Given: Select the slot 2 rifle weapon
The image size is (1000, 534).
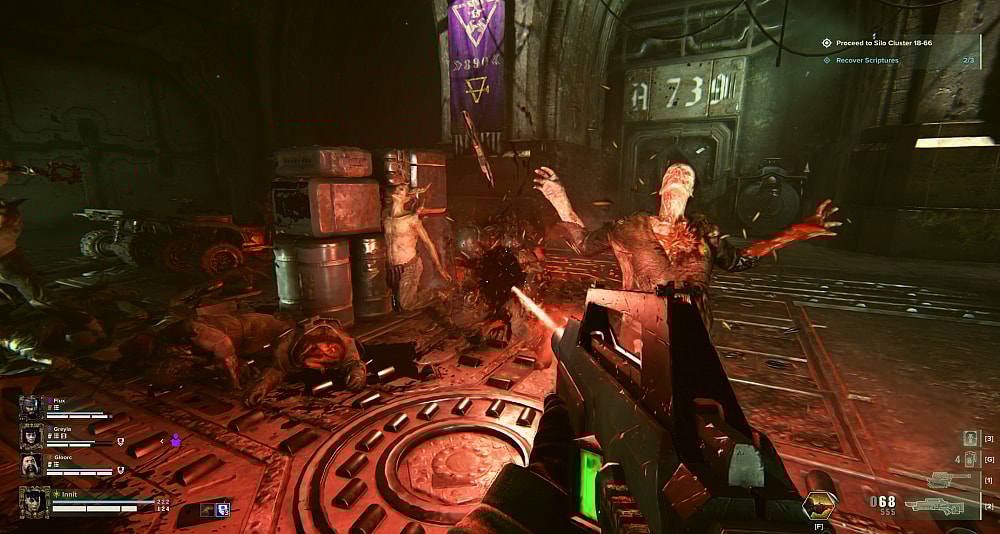Looking at the screenshot, I should click(934, 505).
